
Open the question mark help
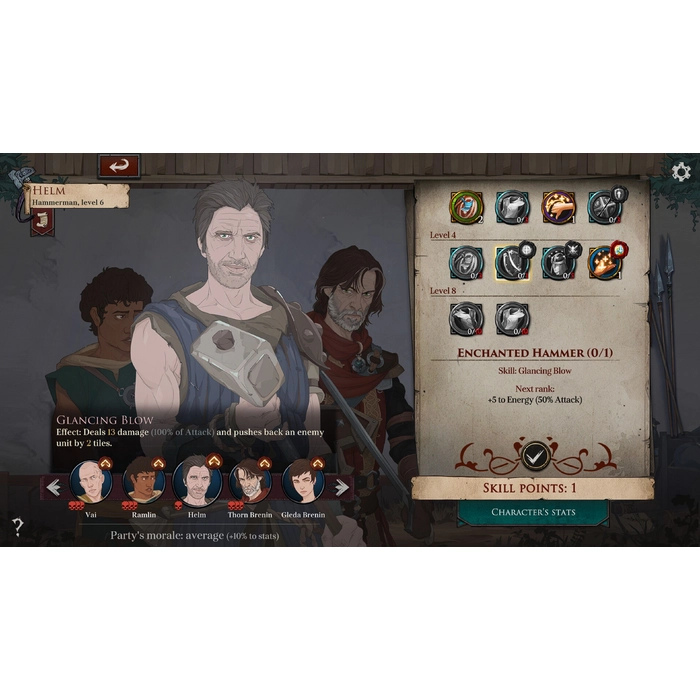pos(17,528)
